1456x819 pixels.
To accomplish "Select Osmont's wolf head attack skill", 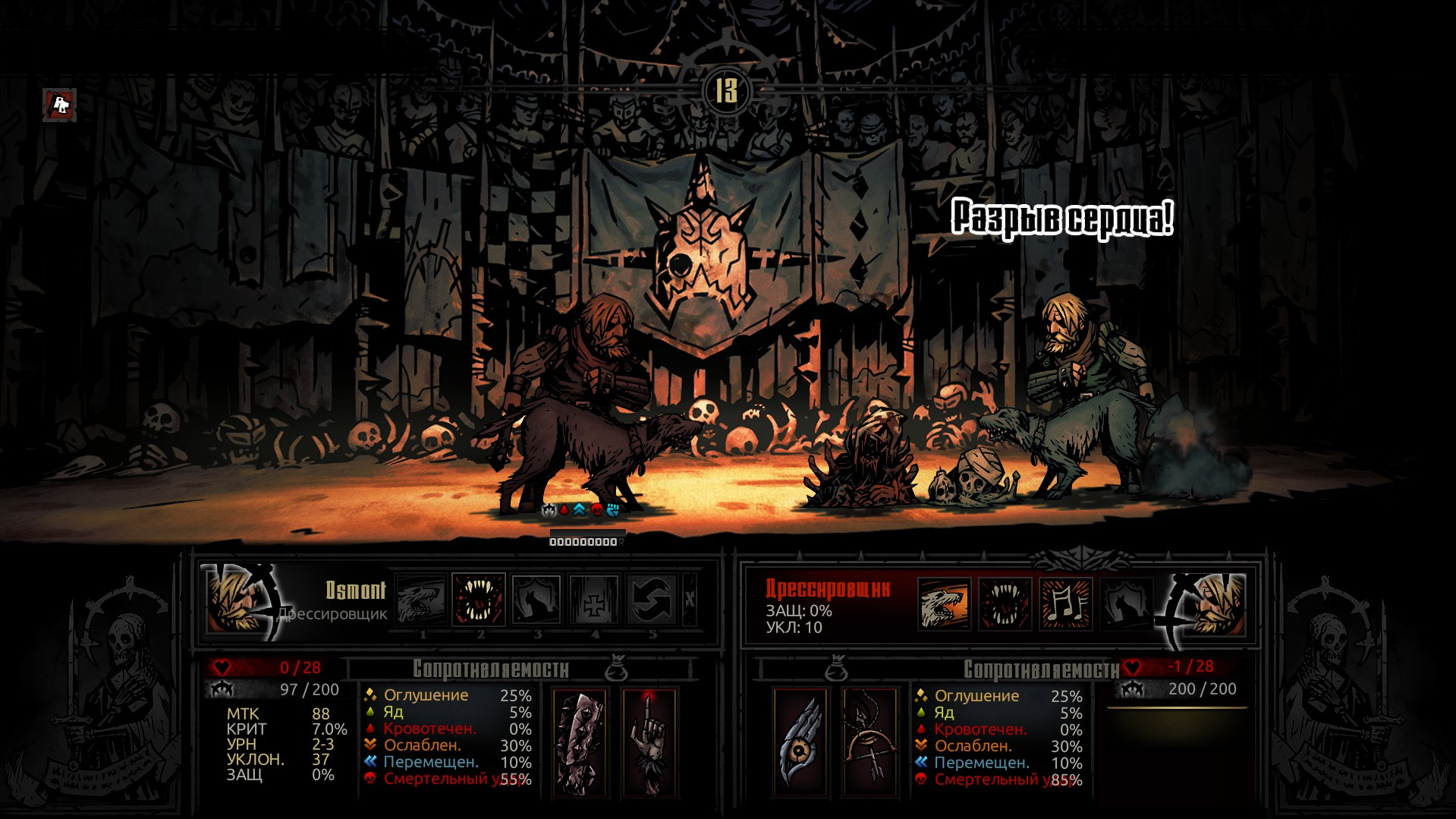I will pyautogui.click(x=421, y=600).
